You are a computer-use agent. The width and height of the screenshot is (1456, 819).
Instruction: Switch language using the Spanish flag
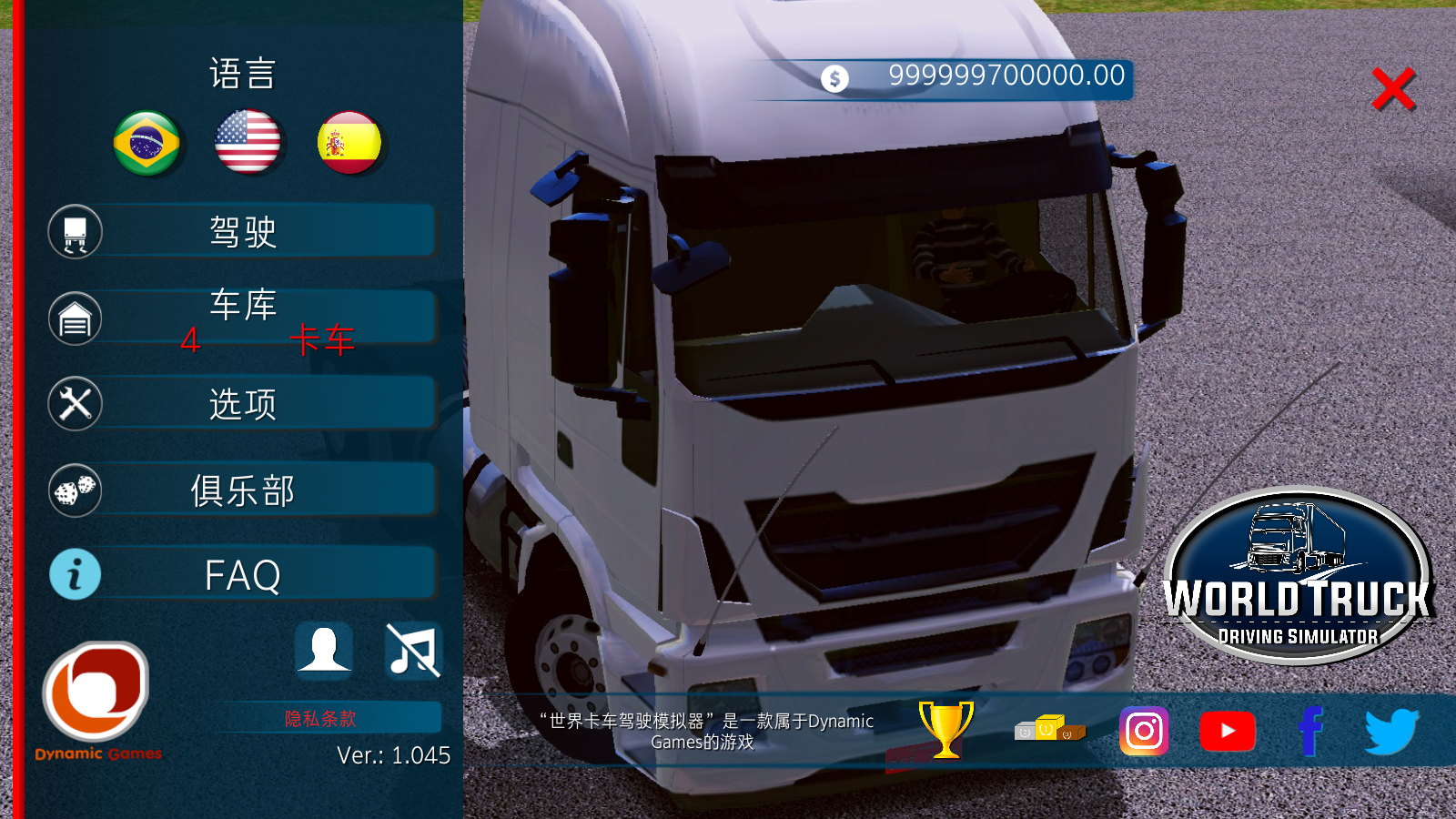pyautogui.click(x=349, y=143)
